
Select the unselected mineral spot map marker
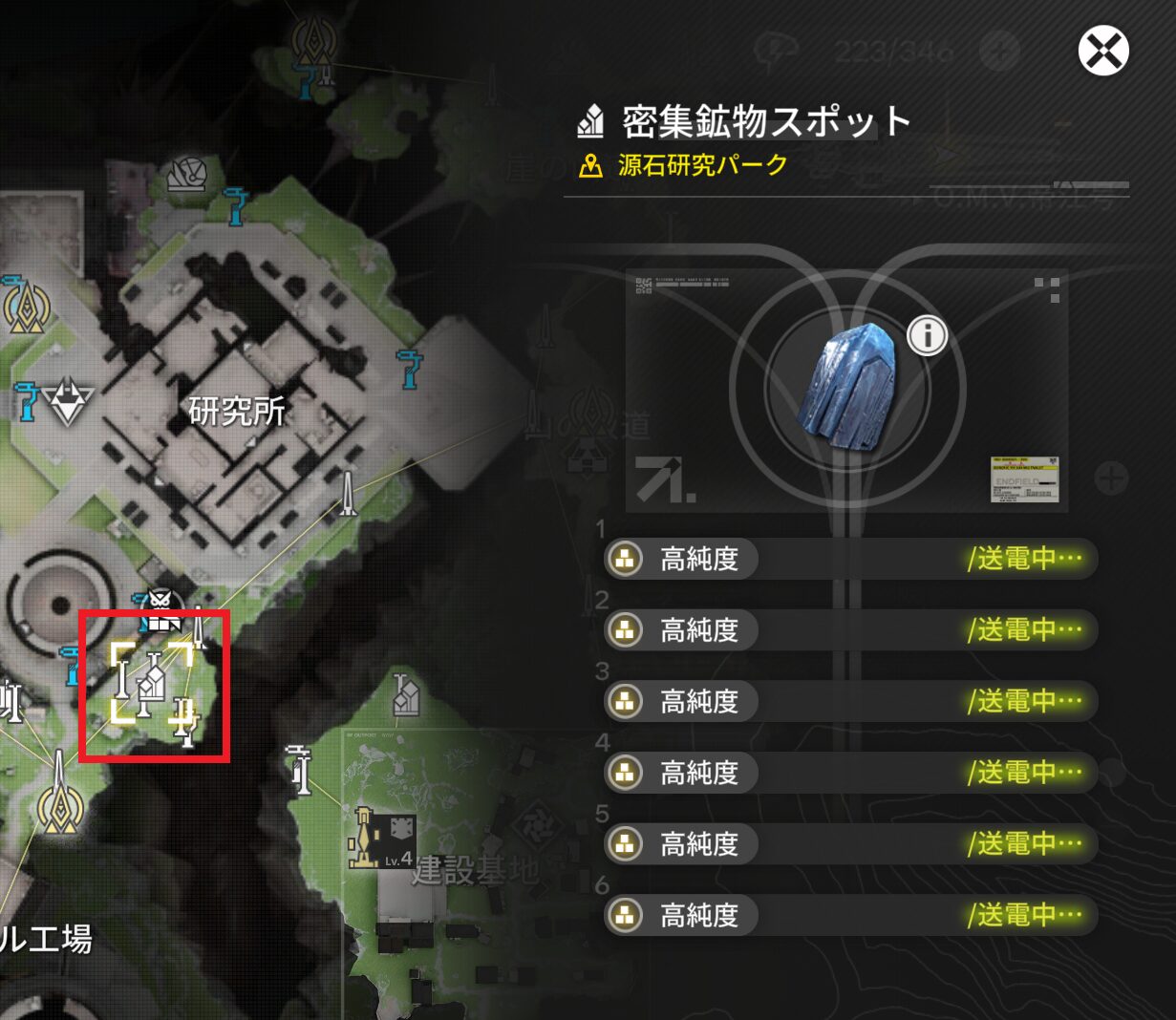click(x=406, y=694)
